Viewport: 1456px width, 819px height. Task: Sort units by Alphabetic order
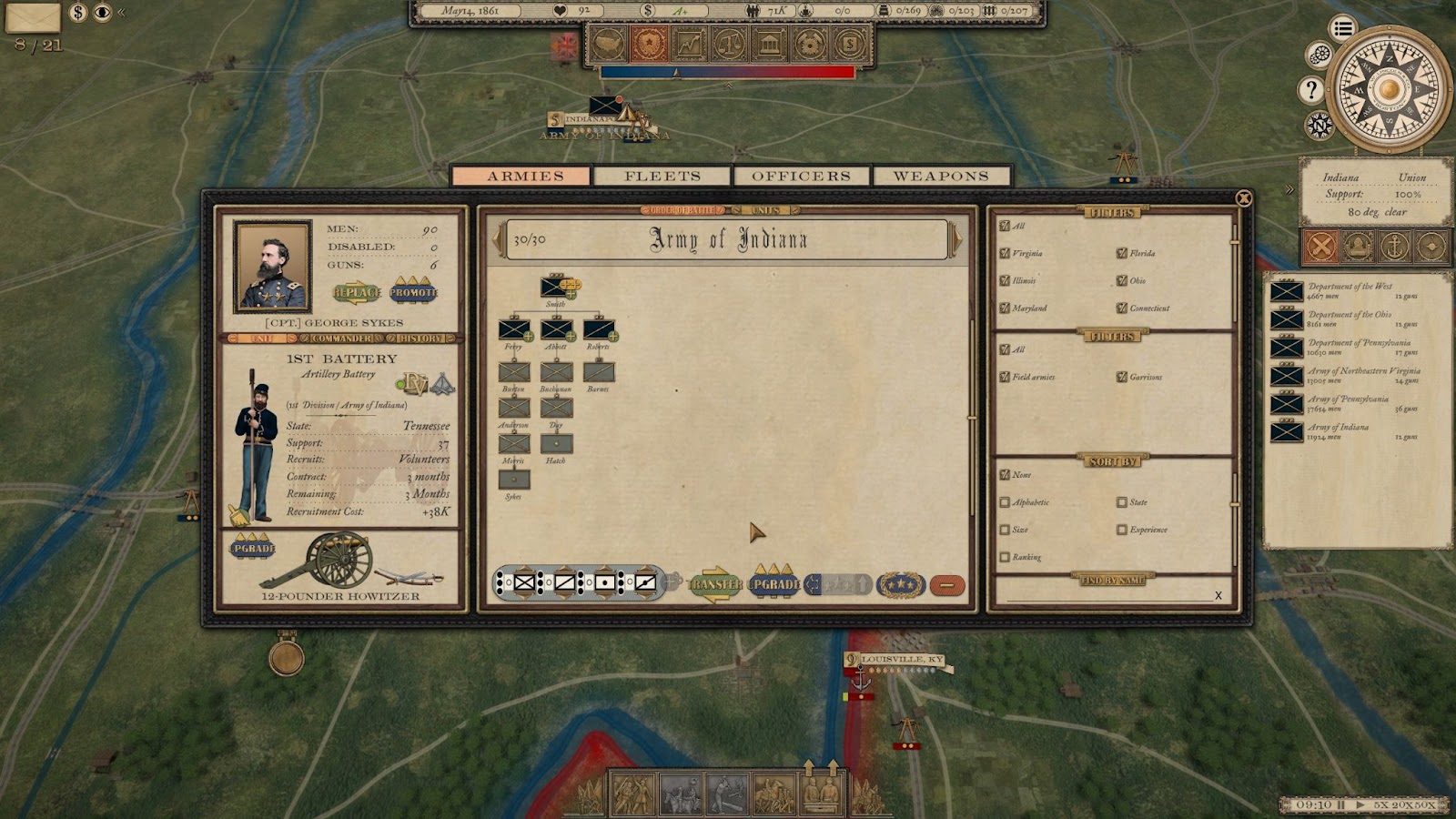coord(1005,502)
